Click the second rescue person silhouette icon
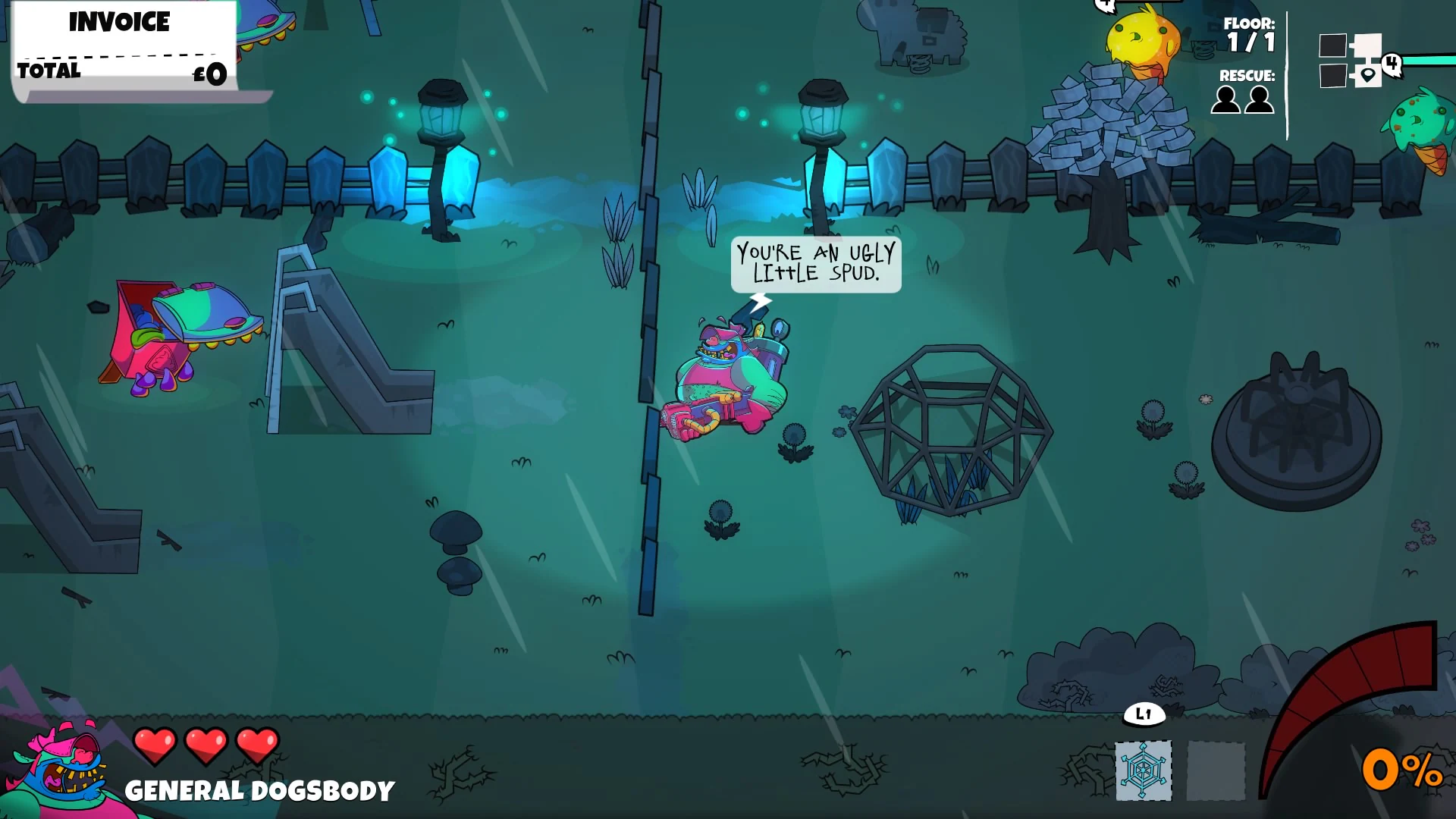The height and width of the screenshot is (819, 1456). tap(1260, 99)
